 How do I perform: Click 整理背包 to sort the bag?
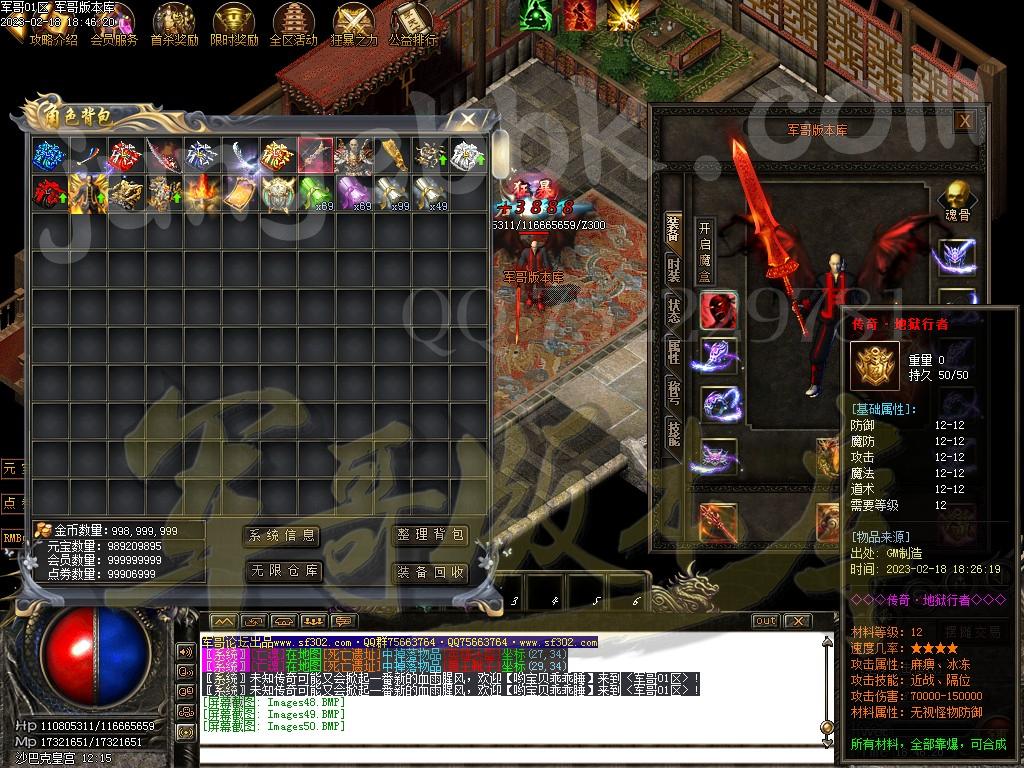pos(430,536)
